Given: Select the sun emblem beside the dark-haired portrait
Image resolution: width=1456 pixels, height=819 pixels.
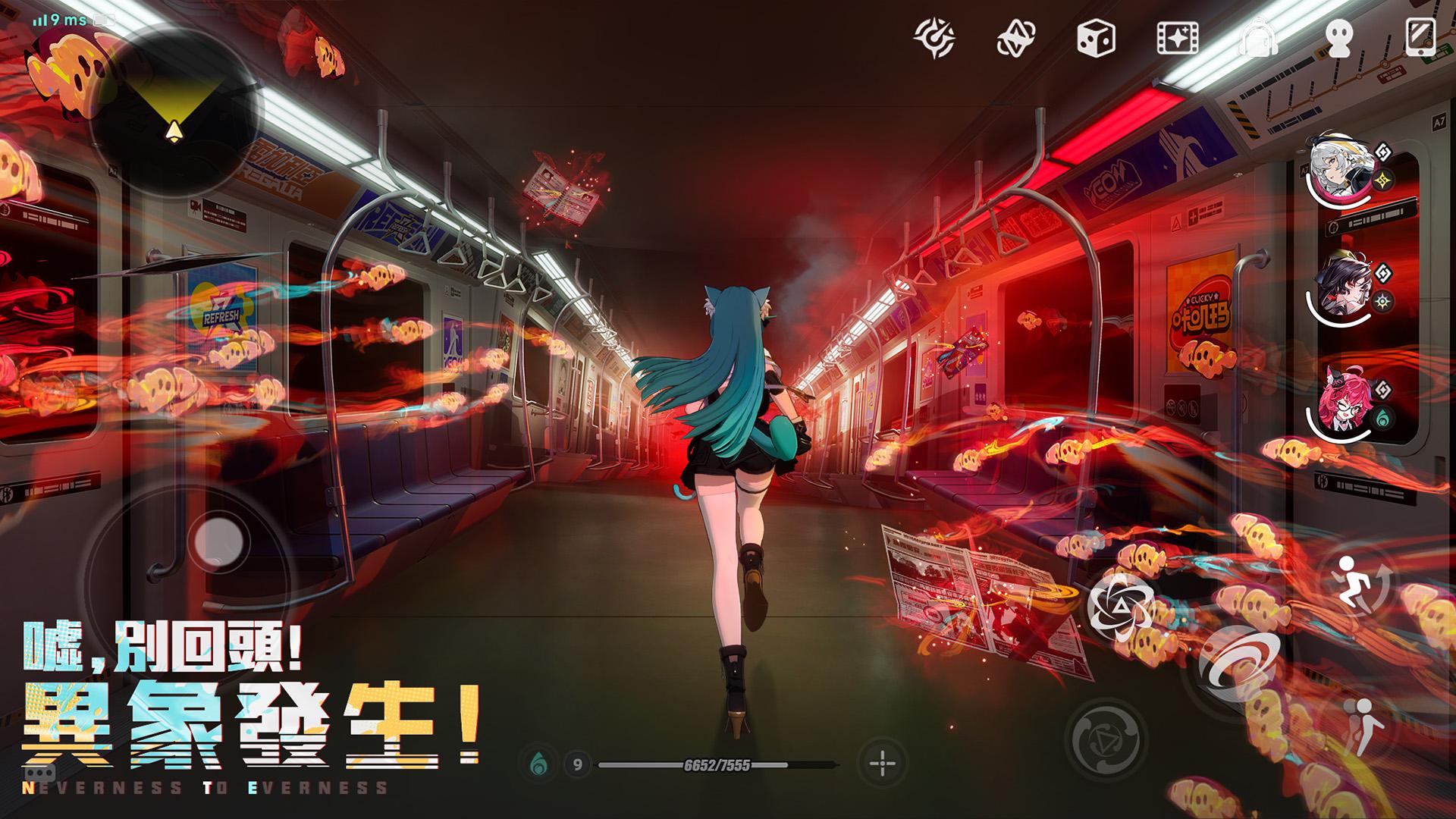Looking at the screenshot, I should (x=1382, y=302).
